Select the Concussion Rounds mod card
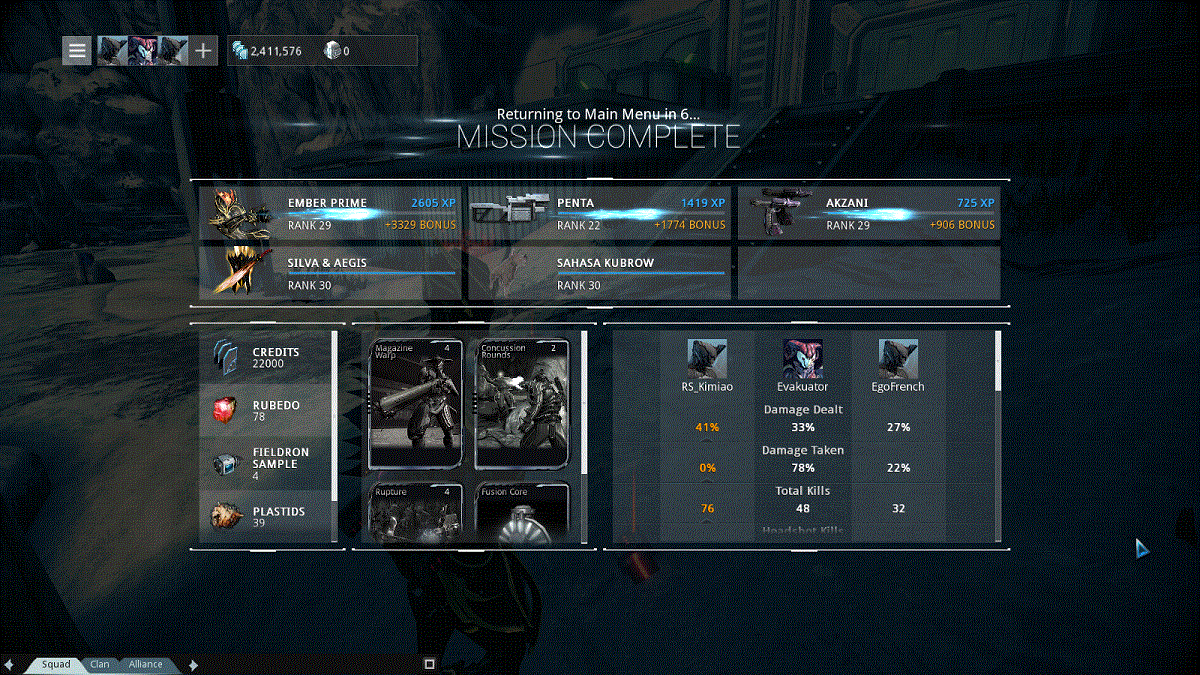Viewport: 1200px width, 675px height. point(522,403)
